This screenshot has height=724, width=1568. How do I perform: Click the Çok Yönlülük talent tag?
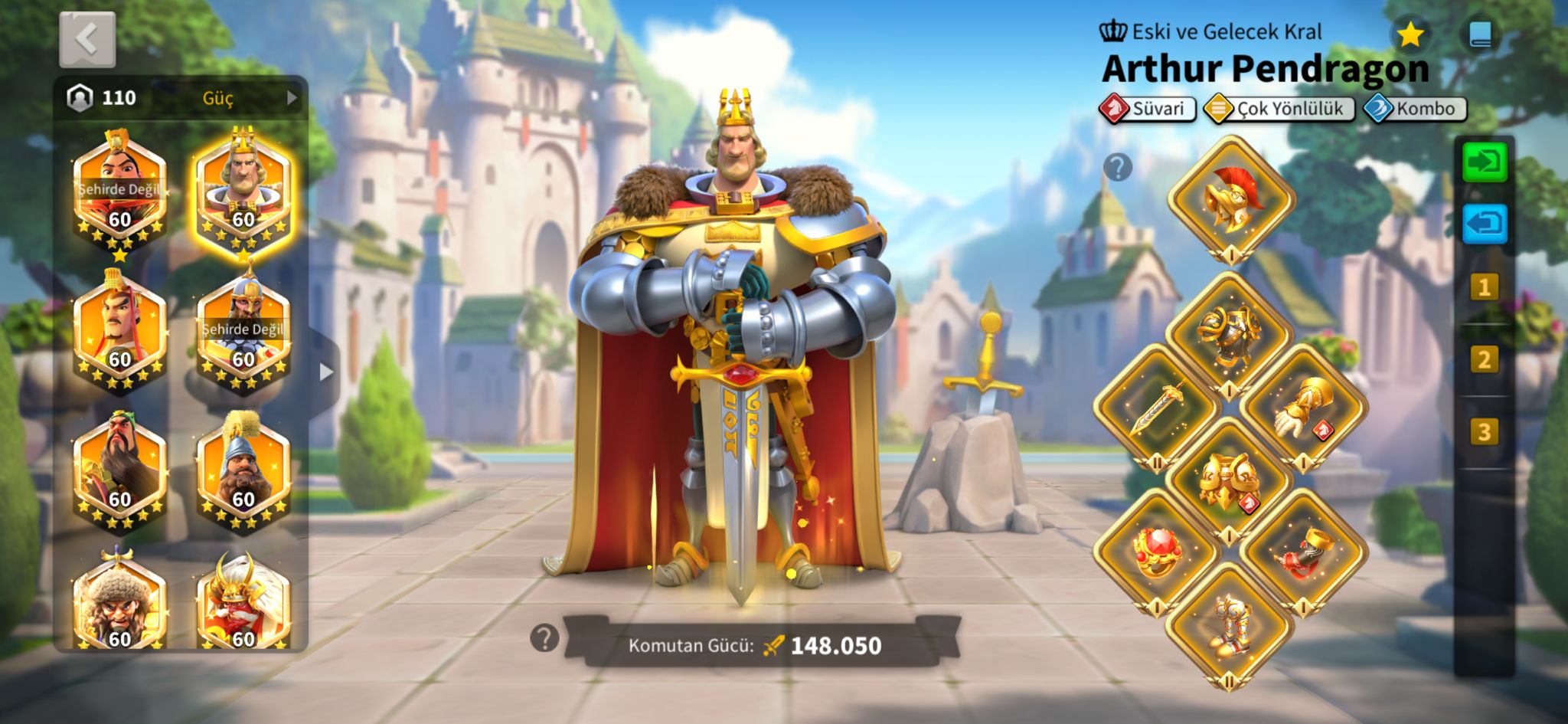click(1279, 109)
